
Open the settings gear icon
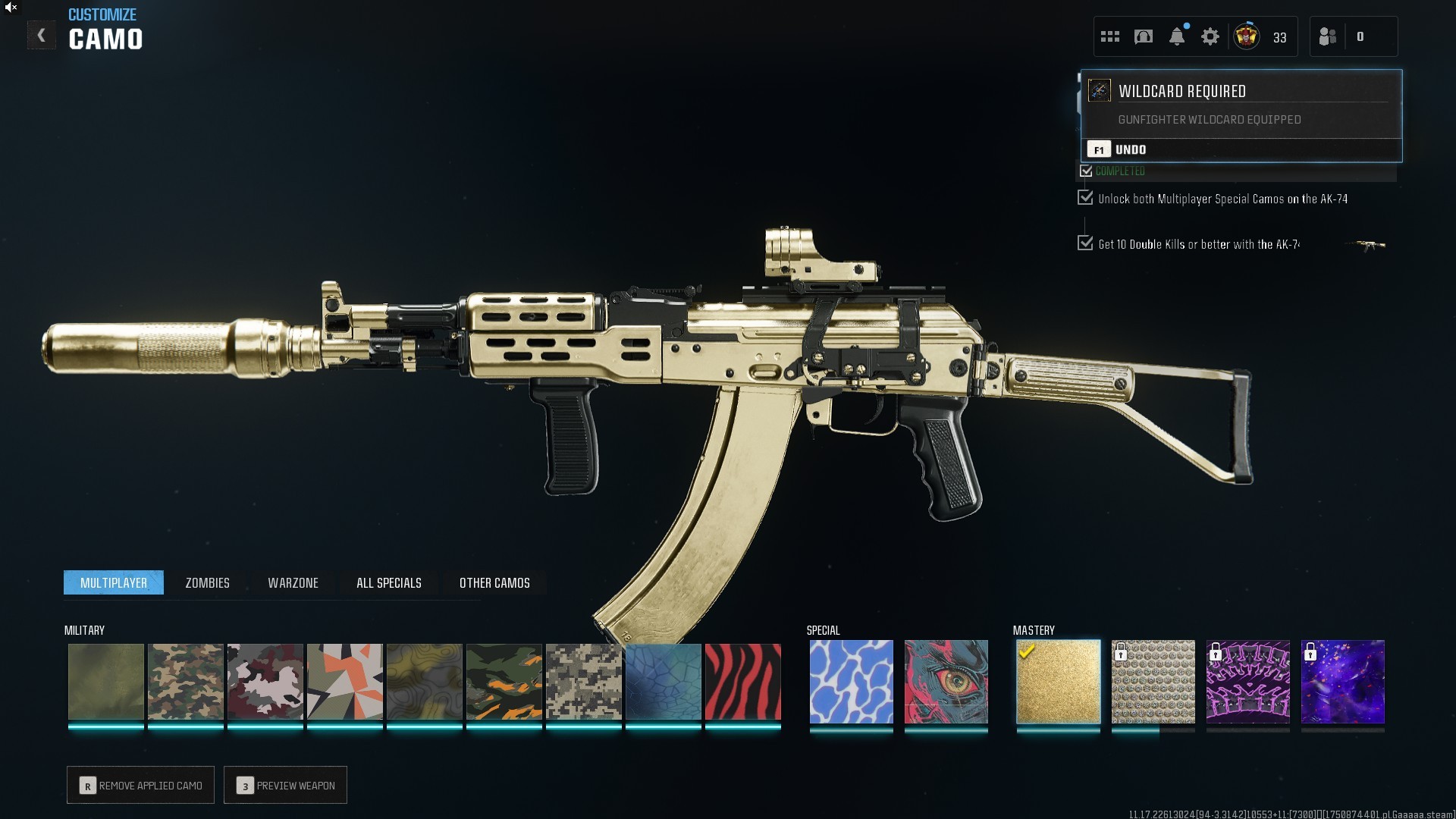pos(1210,36)
